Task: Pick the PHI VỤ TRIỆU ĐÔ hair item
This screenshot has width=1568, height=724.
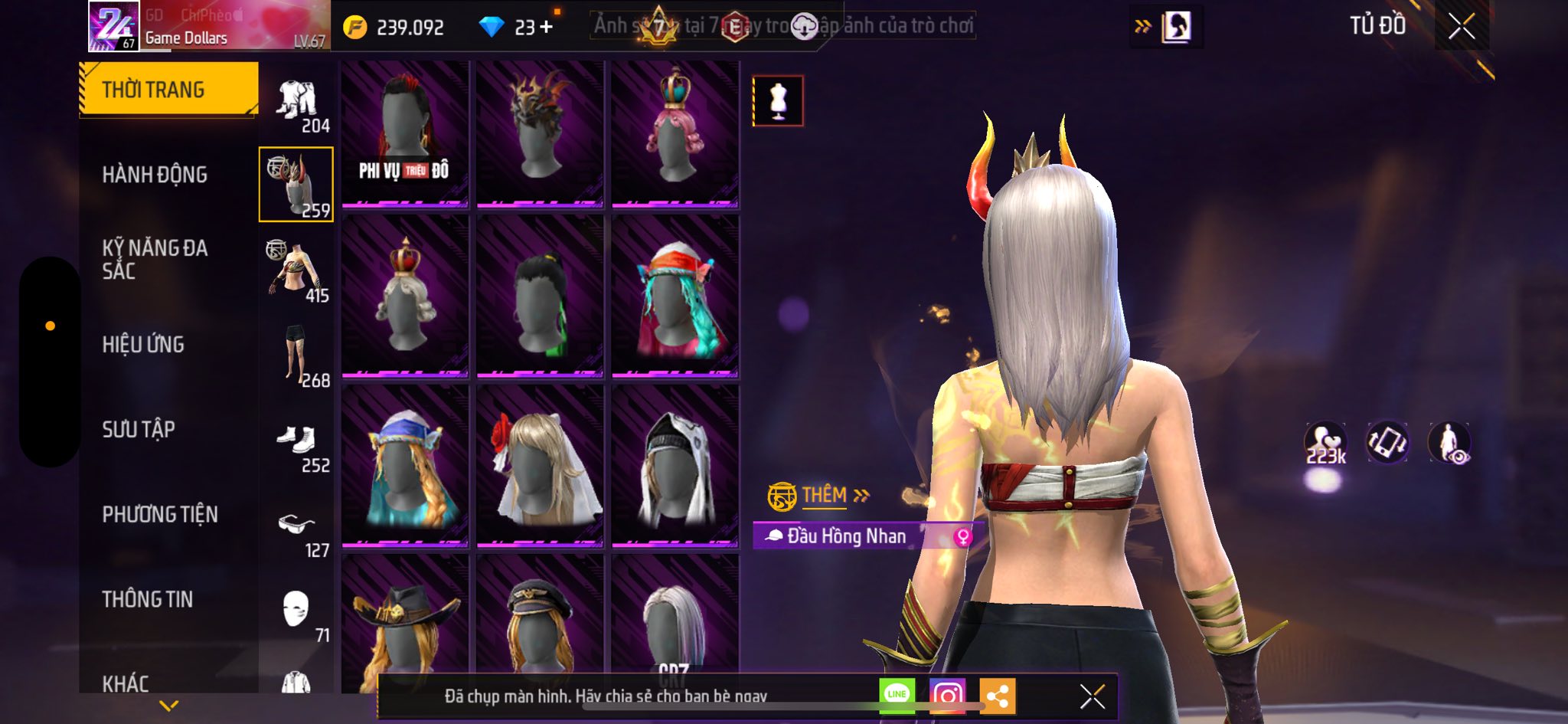Action: coord(404,134)
